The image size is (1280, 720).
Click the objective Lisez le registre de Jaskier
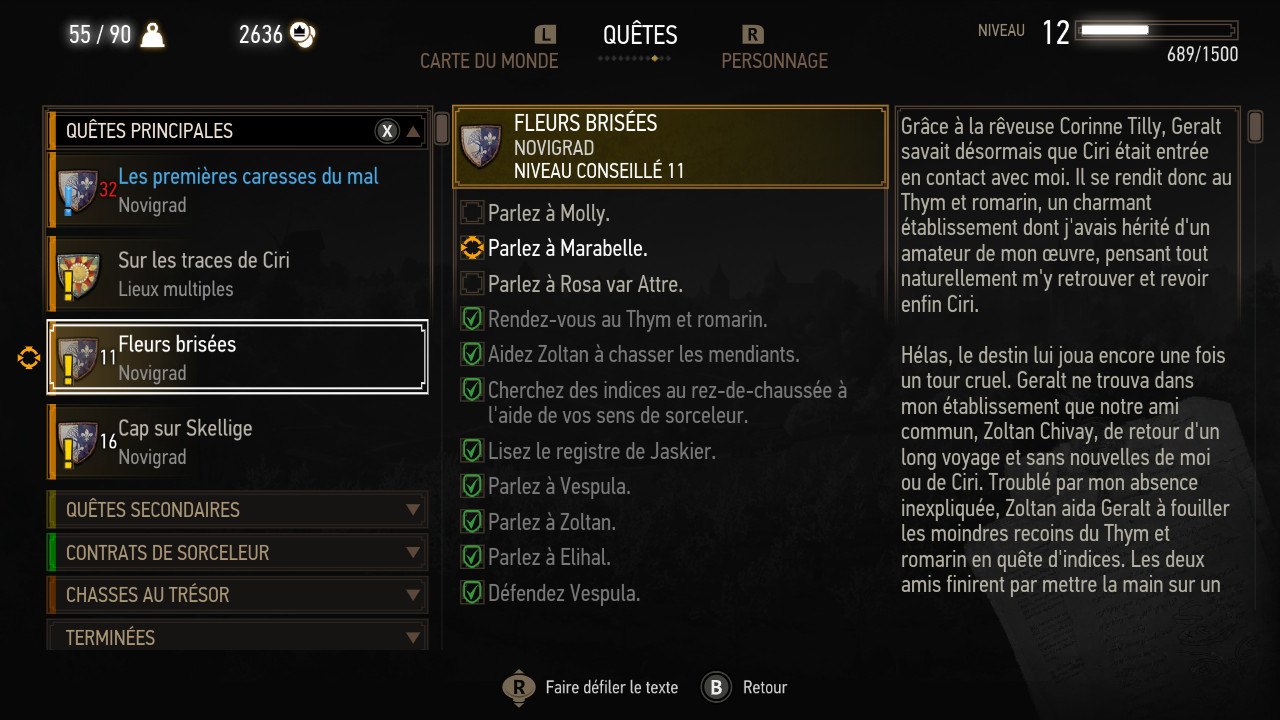click(601, 451)
